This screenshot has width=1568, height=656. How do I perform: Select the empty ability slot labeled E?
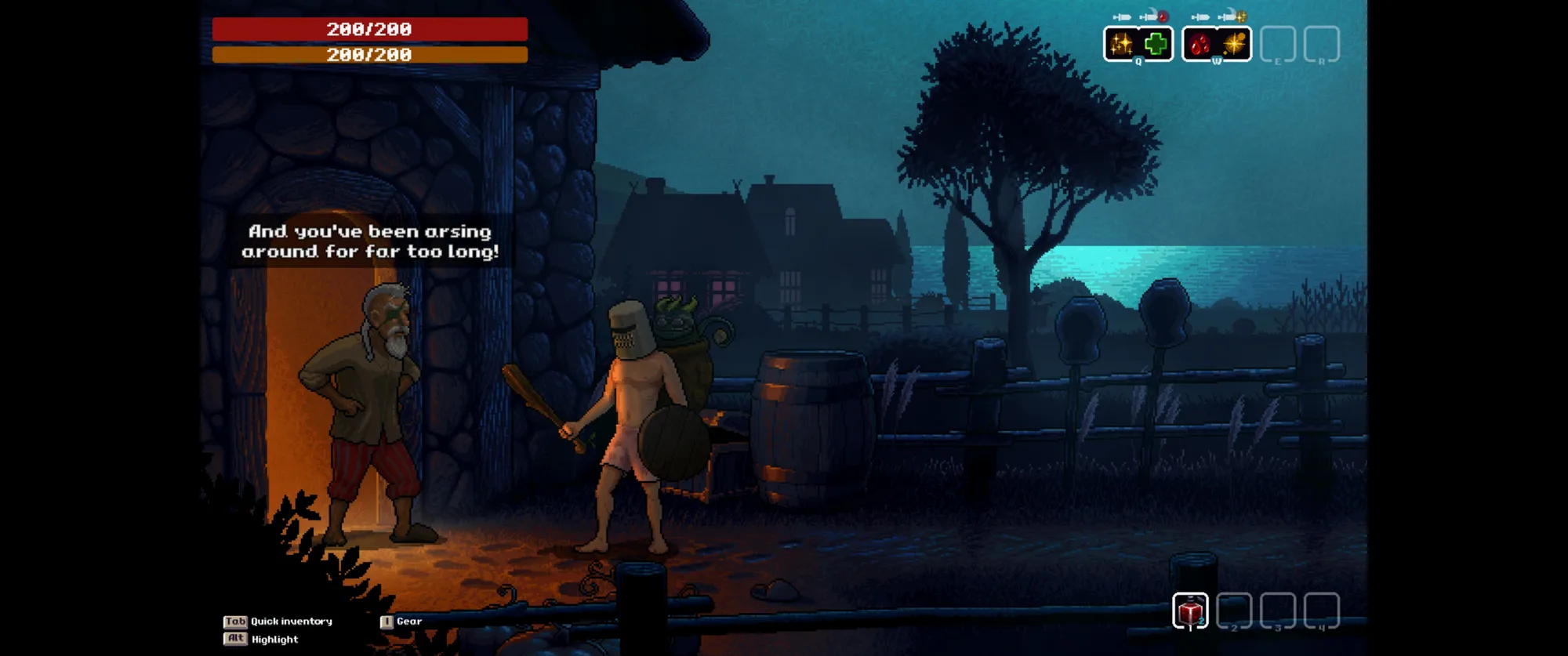(x=1277, y=44)
